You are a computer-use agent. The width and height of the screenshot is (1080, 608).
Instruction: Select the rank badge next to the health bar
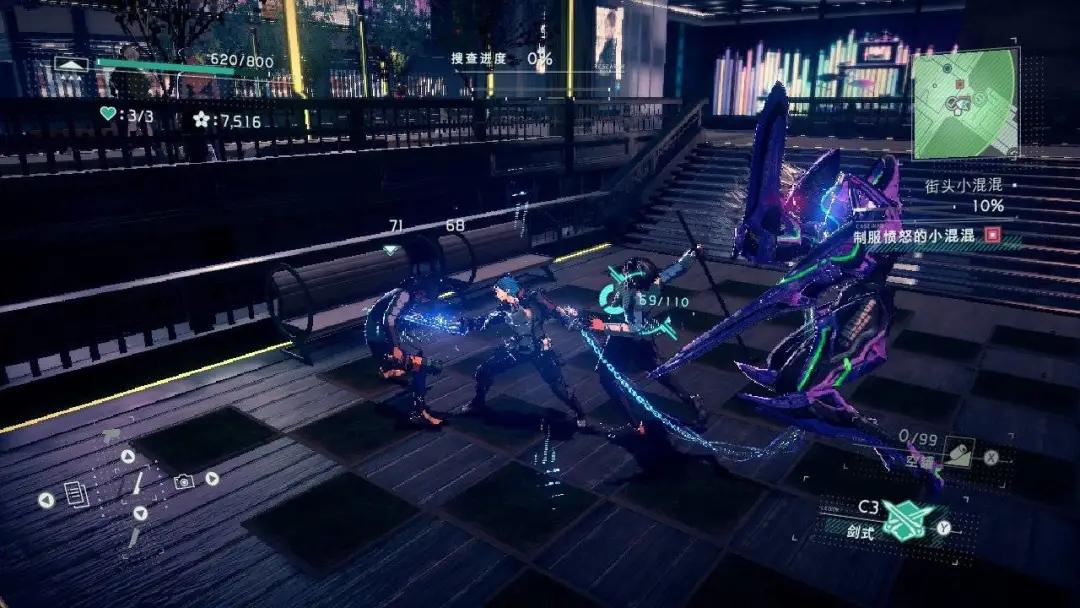pos(72,63)
